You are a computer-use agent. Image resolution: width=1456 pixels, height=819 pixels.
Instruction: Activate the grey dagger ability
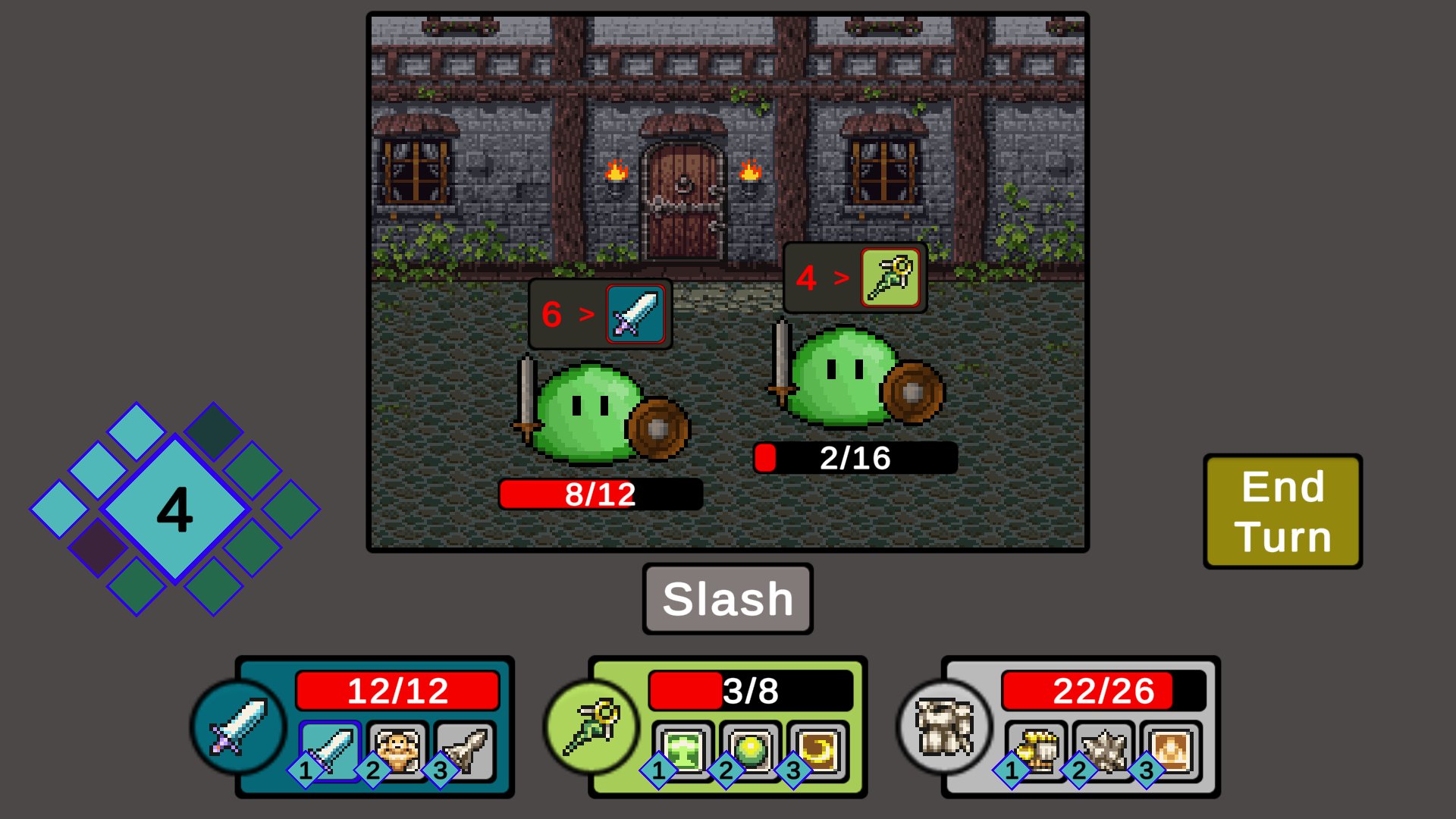466,750
